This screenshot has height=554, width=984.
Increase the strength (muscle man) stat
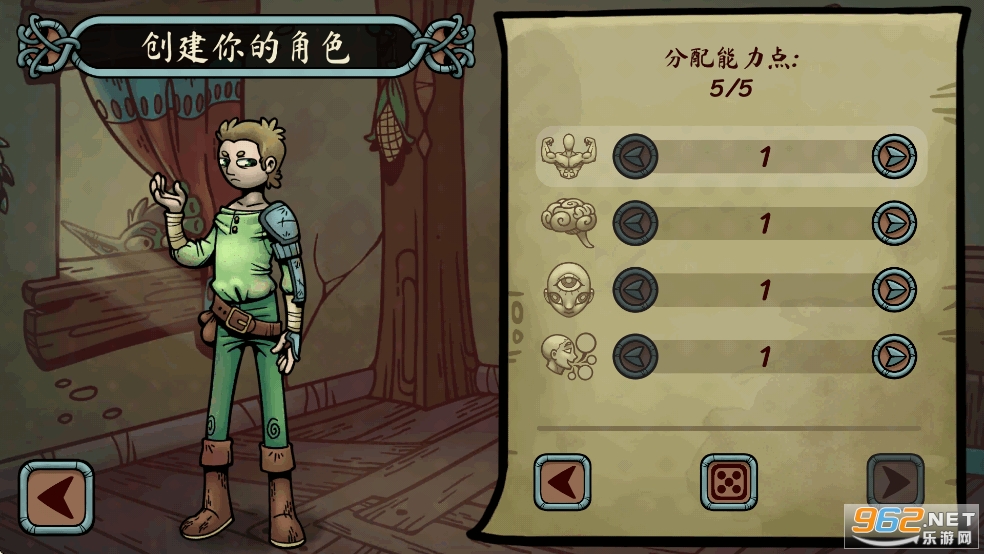(x=894, y=157)
